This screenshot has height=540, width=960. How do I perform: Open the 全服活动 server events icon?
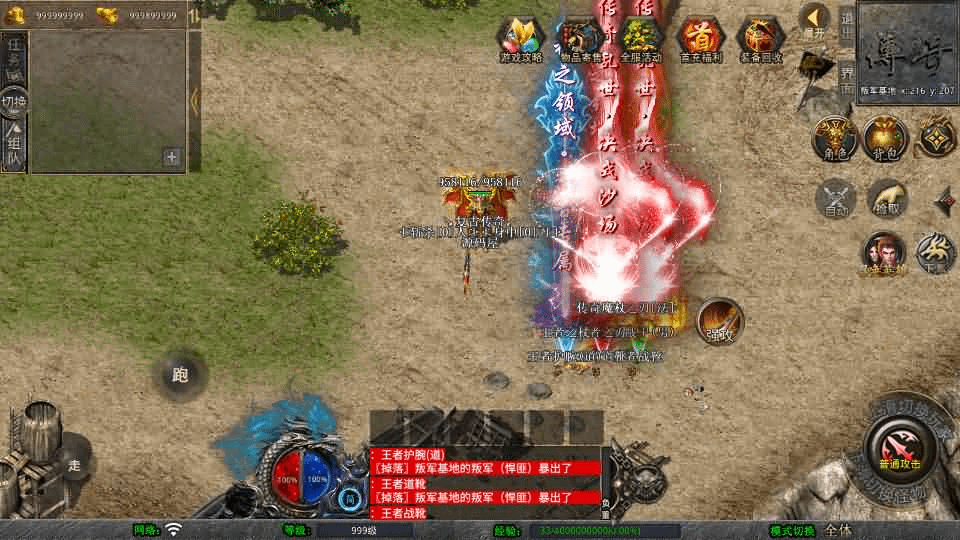tap(641, 40)
